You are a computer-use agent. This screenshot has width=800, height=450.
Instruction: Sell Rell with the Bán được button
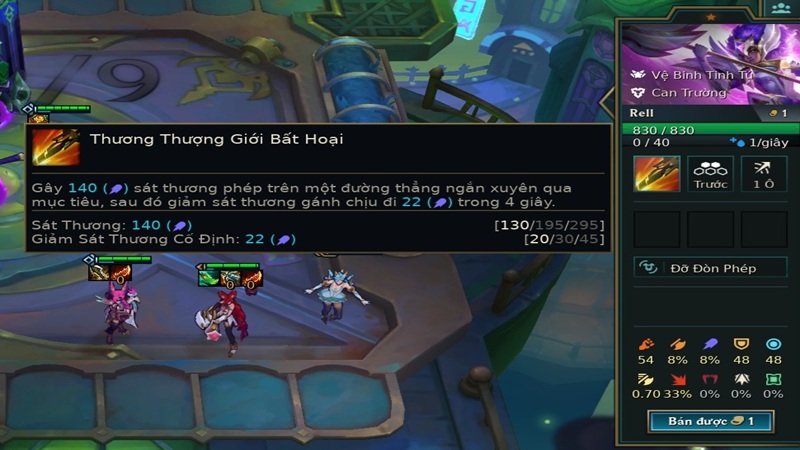(x=710, y=421)
